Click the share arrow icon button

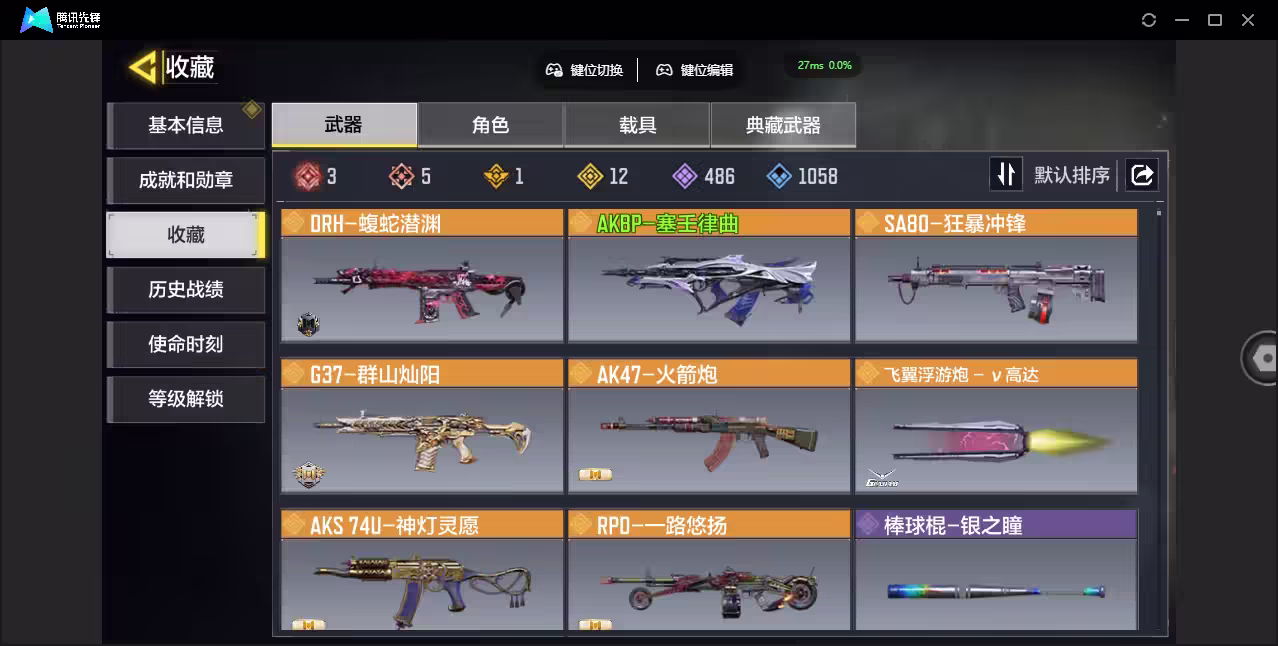click(1141, 175)
